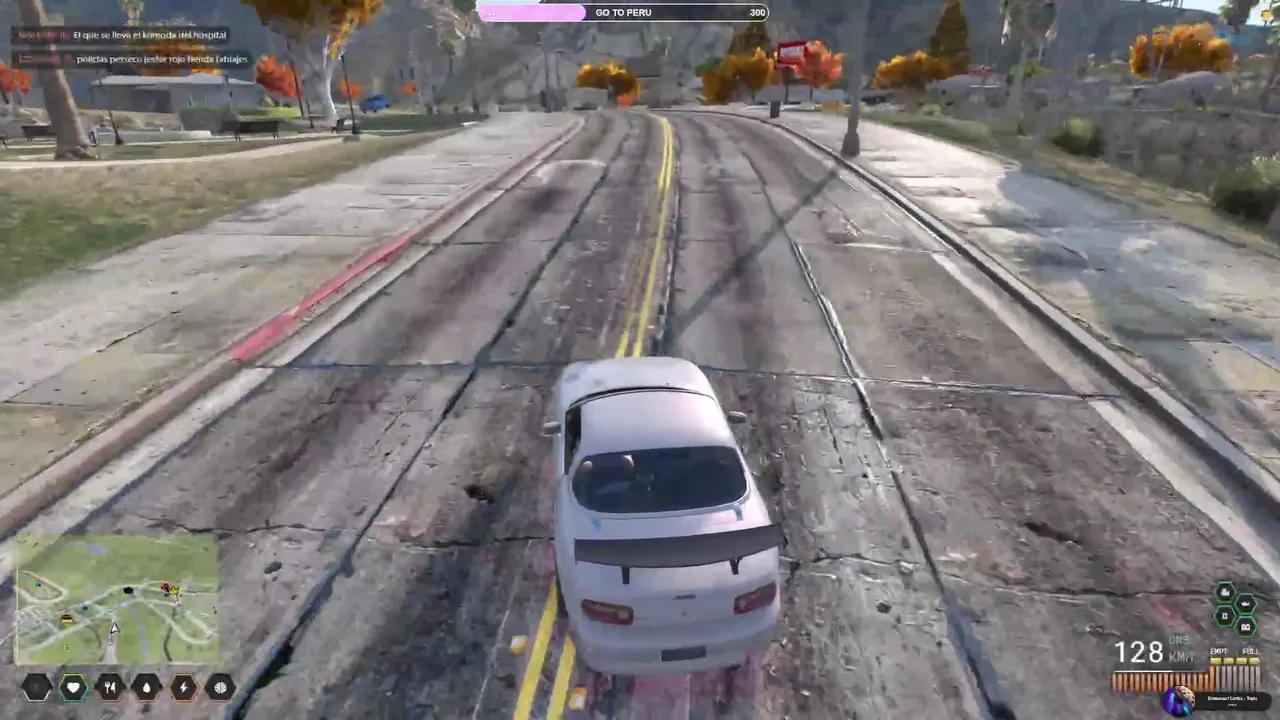Select the brain stress status icon

[x=219, y=687]
